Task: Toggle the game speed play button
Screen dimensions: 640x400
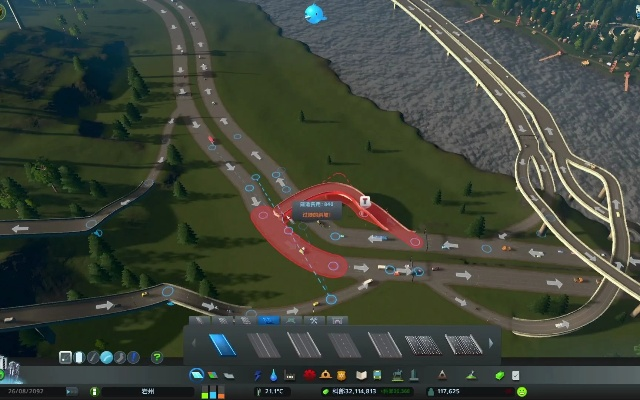Action: 95,391
